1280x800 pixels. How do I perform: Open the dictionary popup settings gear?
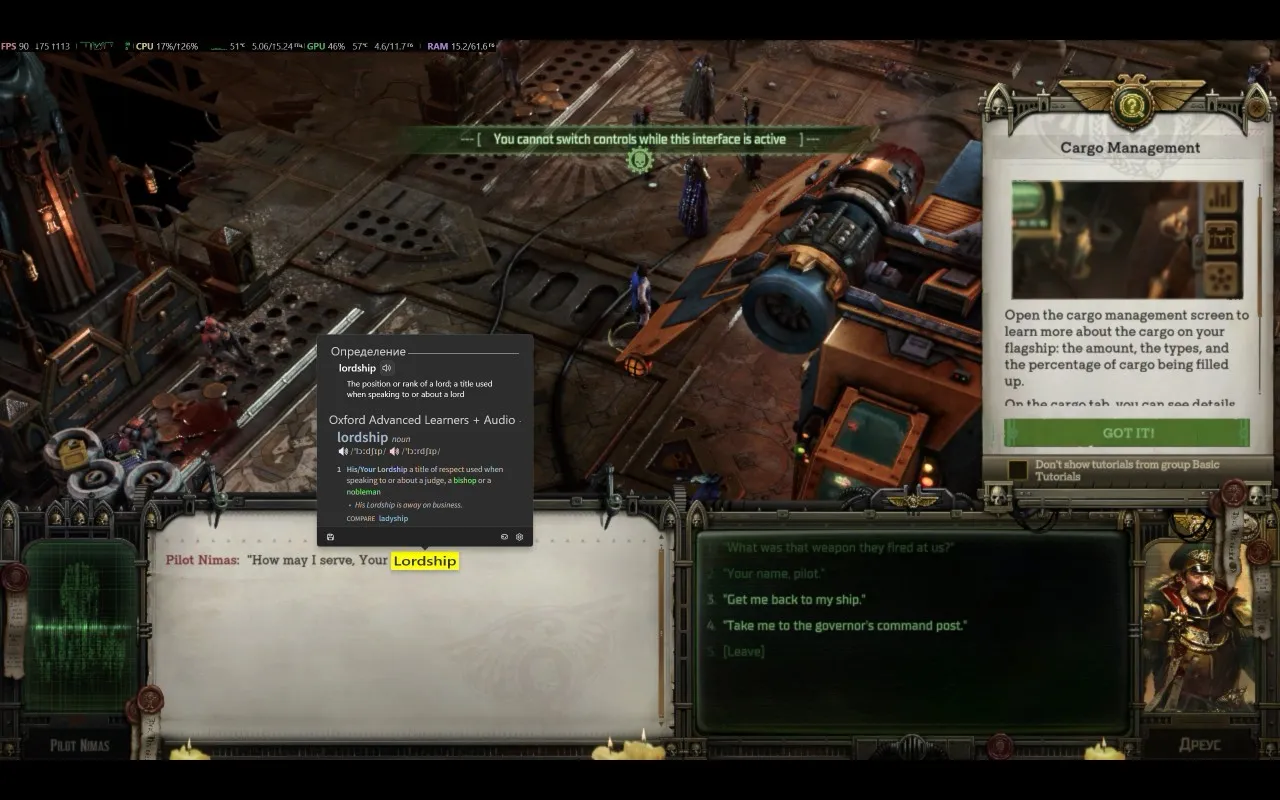pyautogui.click(x=519, y=537)
